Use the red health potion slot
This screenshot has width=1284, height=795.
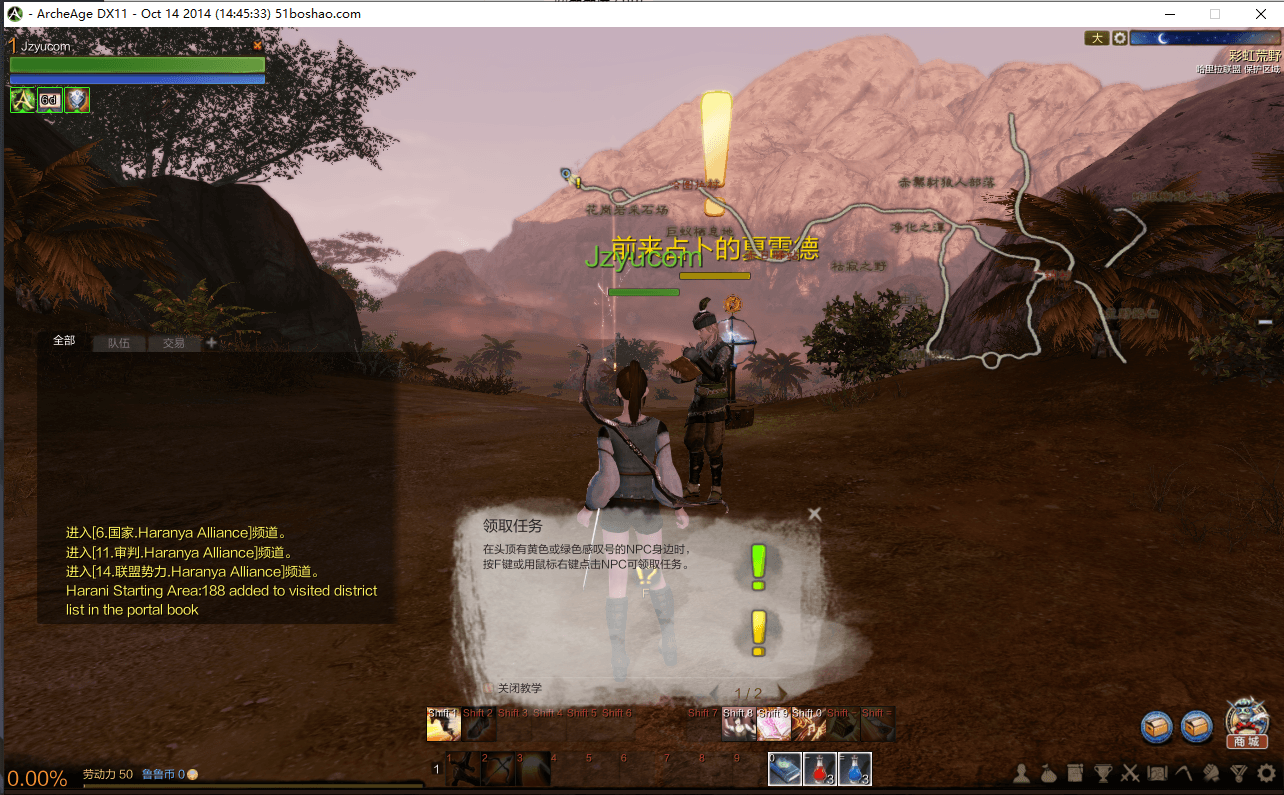click(x=820, y=769)
